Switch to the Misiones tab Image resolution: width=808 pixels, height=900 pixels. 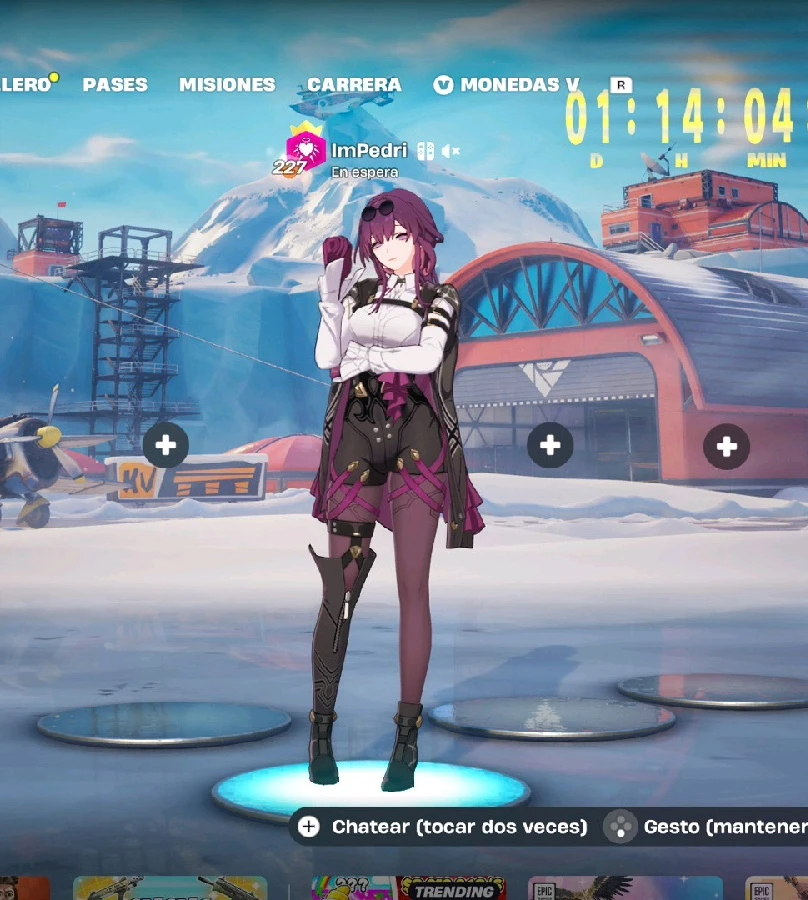(227, 85)
